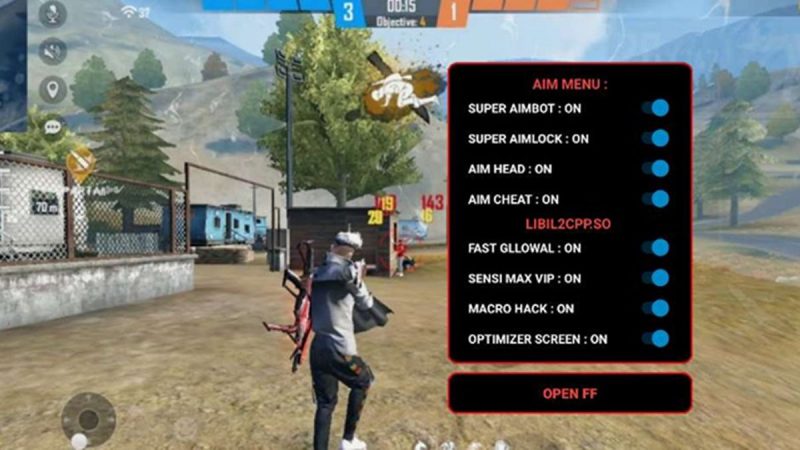Toggle the SUPER AIMLOCK switch
This screenshot has height=450, width=800.
point(655,138)
